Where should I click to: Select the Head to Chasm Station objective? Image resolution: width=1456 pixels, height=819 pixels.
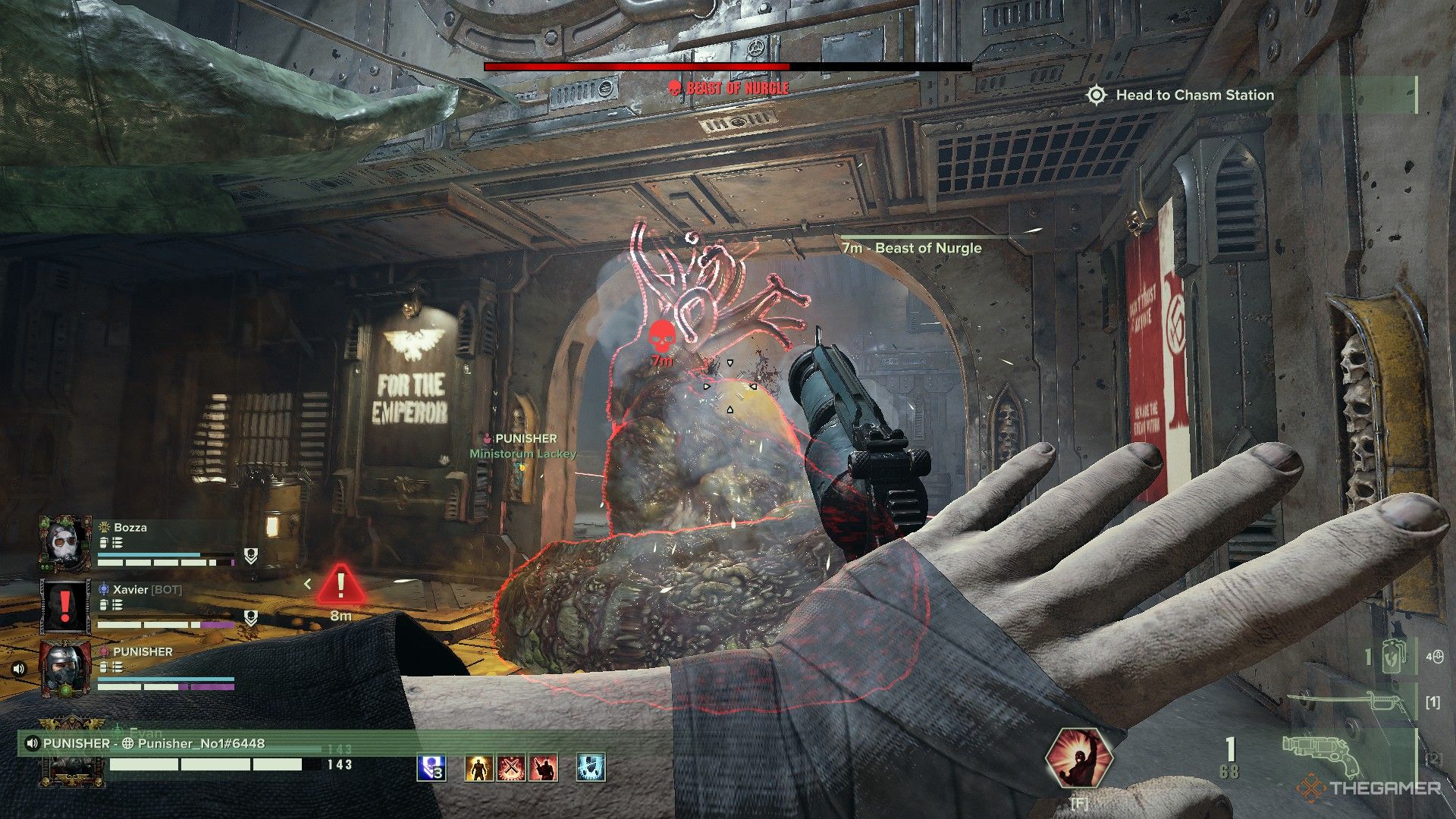pyautogui.click(x=1194, y=96)
